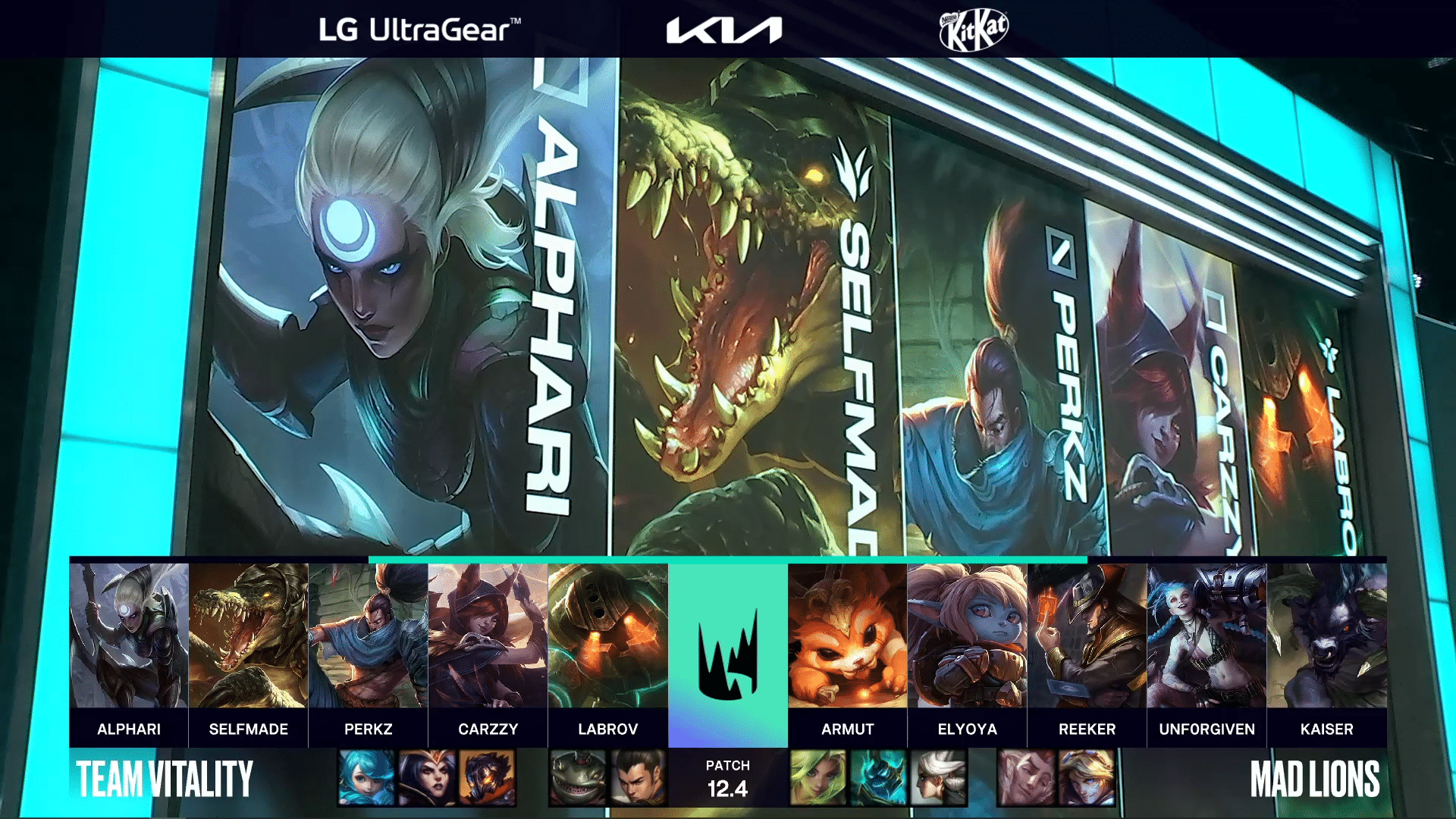Click Perkz's Yasuo champion portrait
Screen dimensions: 1456x819
tap(369, 635)
